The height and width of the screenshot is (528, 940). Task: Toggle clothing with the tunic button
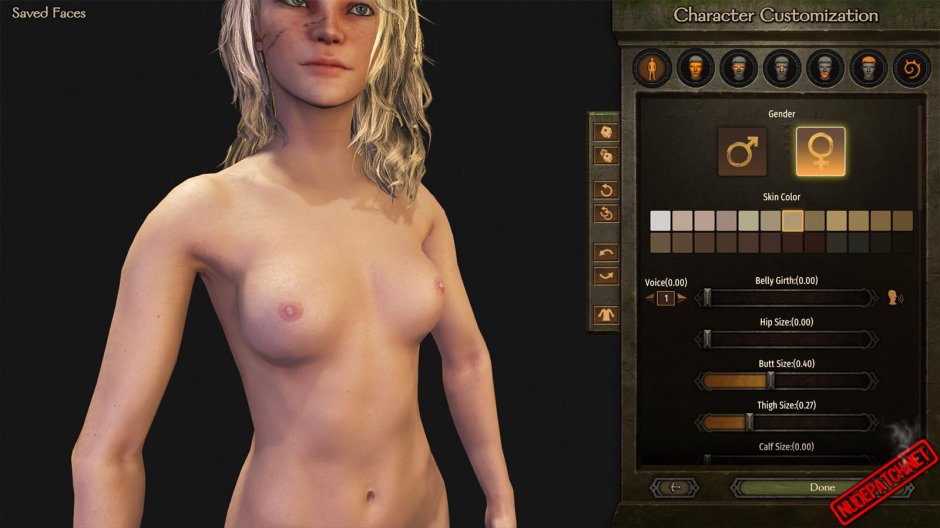606,315
